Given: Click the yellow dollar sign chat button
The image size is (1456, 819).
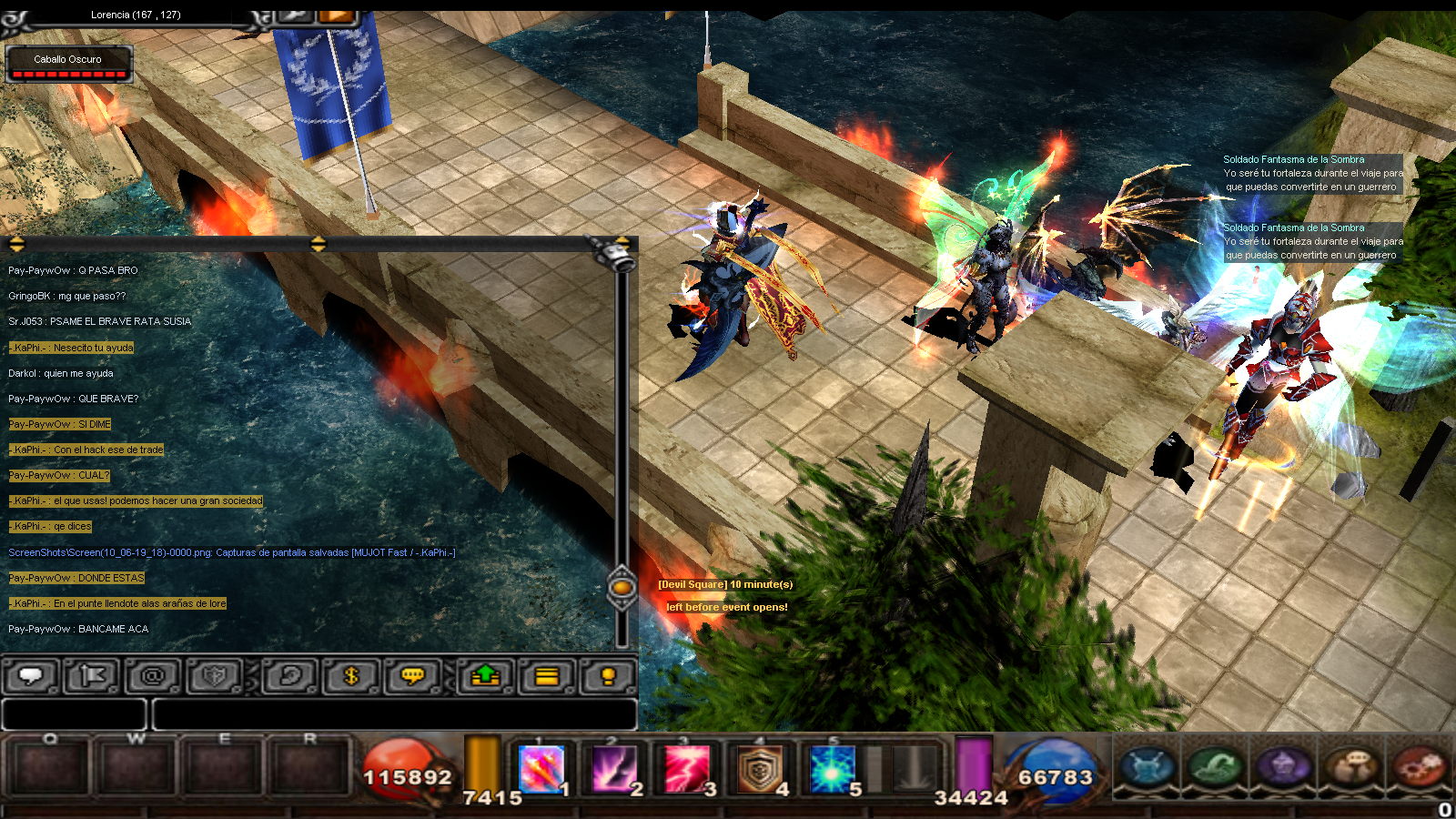Looking at the screenshot, I should click(351, 676).
